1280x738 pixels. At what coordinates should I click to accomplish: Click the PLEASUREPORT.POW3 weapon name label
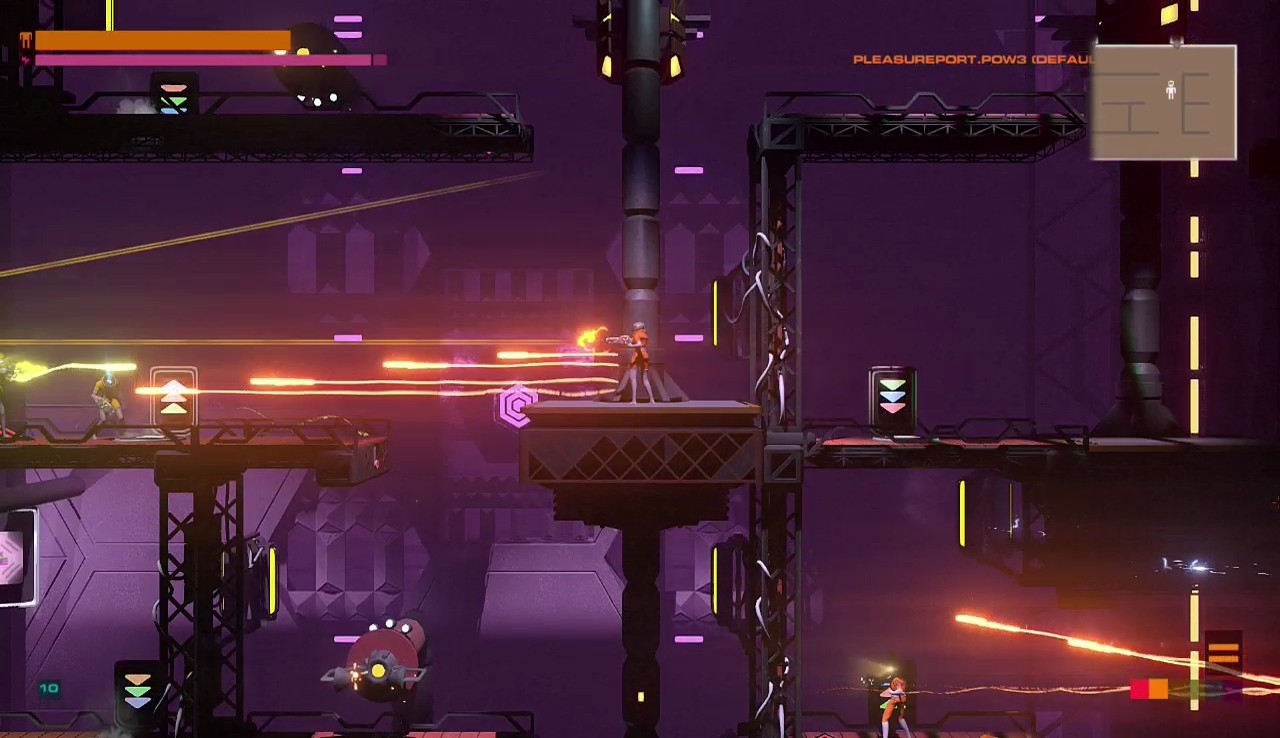(940, 60)
